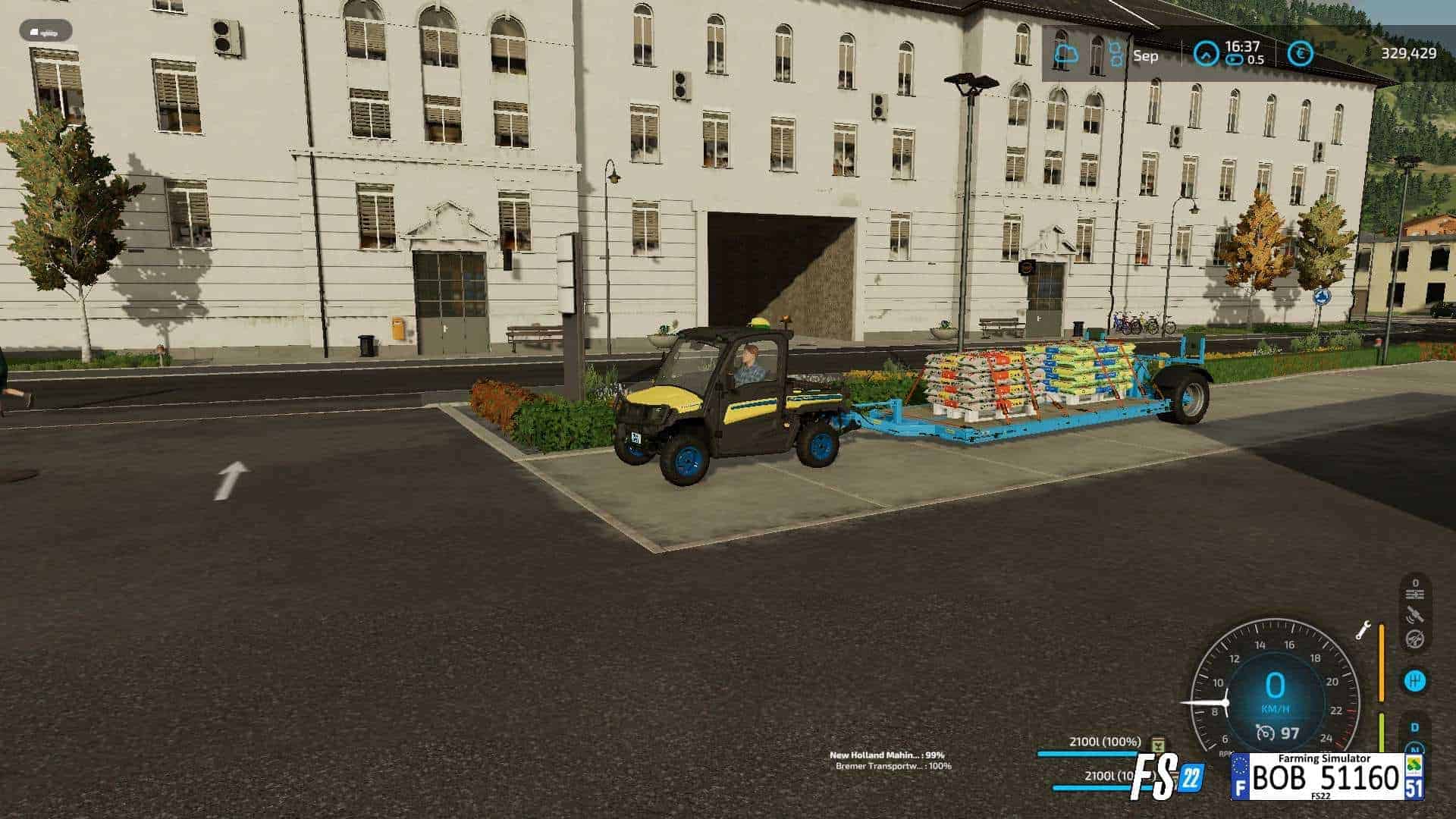Select the blue H-pattern gear shift icon
The width and height of the screenshot is (1456, 819).
[1414, 680]
